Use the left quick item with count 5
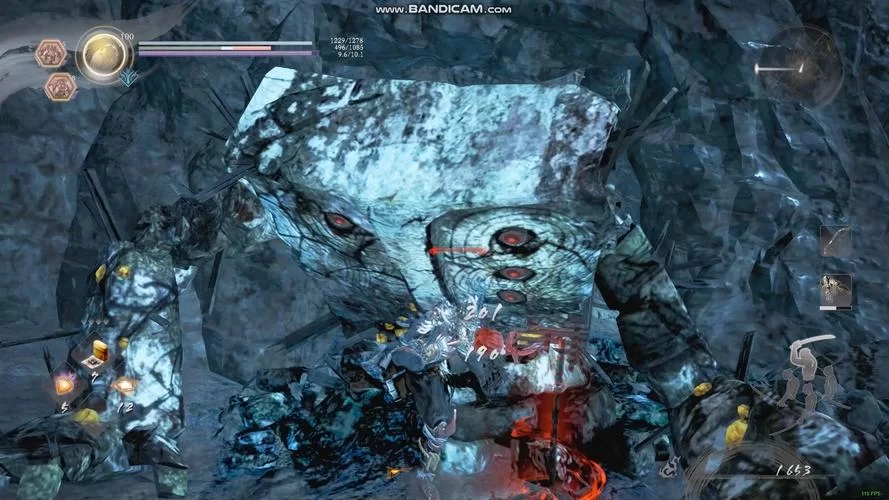 pyautogui.click(x=65, y=385)
